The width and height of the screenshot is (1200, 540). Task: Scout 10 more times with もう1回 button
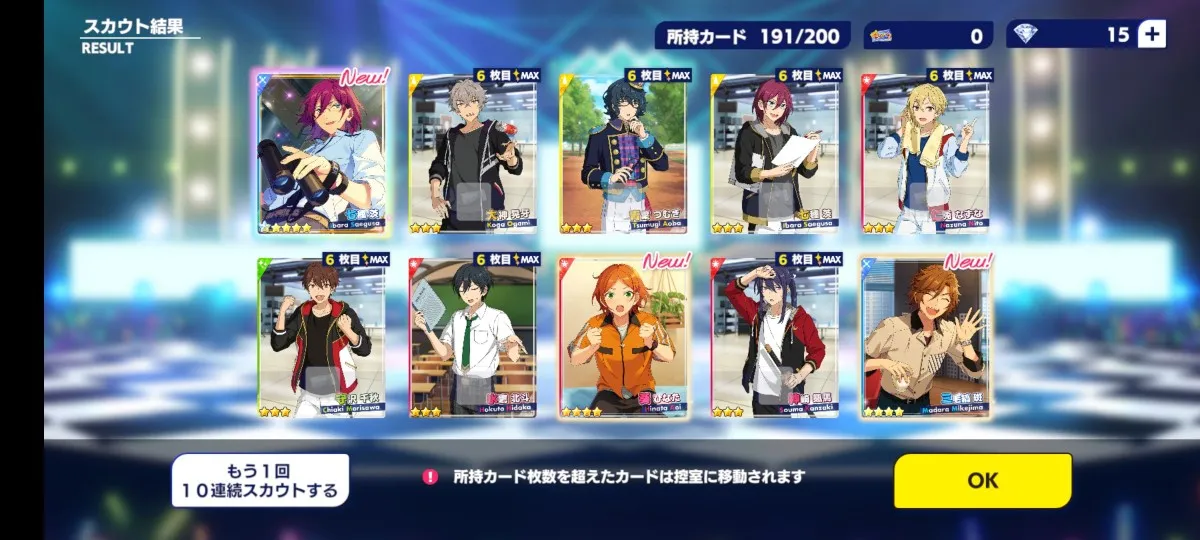pos(260,481)
